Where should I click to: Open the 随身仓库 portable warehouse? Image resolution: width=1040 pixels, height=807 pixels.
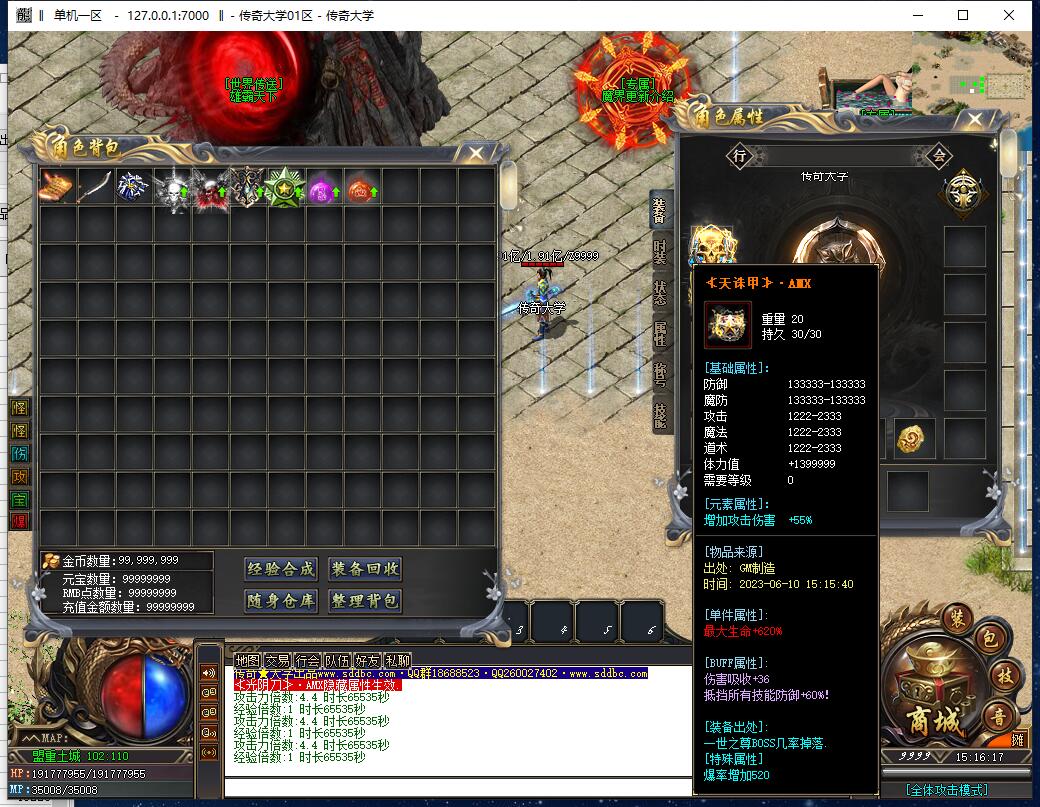pyautogui.click(x=280, y=601)
